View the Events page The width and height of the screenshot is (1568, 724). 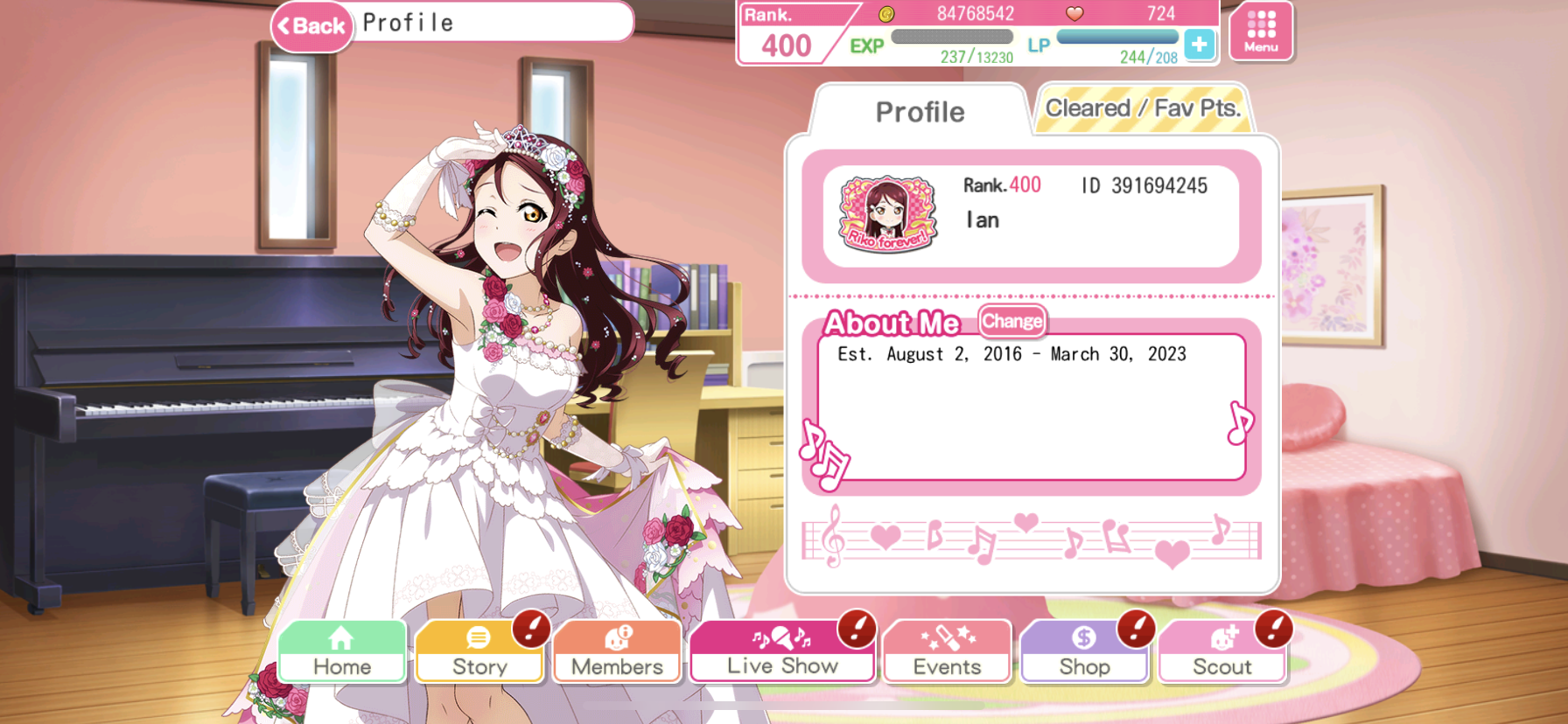[x=947, y=651]
